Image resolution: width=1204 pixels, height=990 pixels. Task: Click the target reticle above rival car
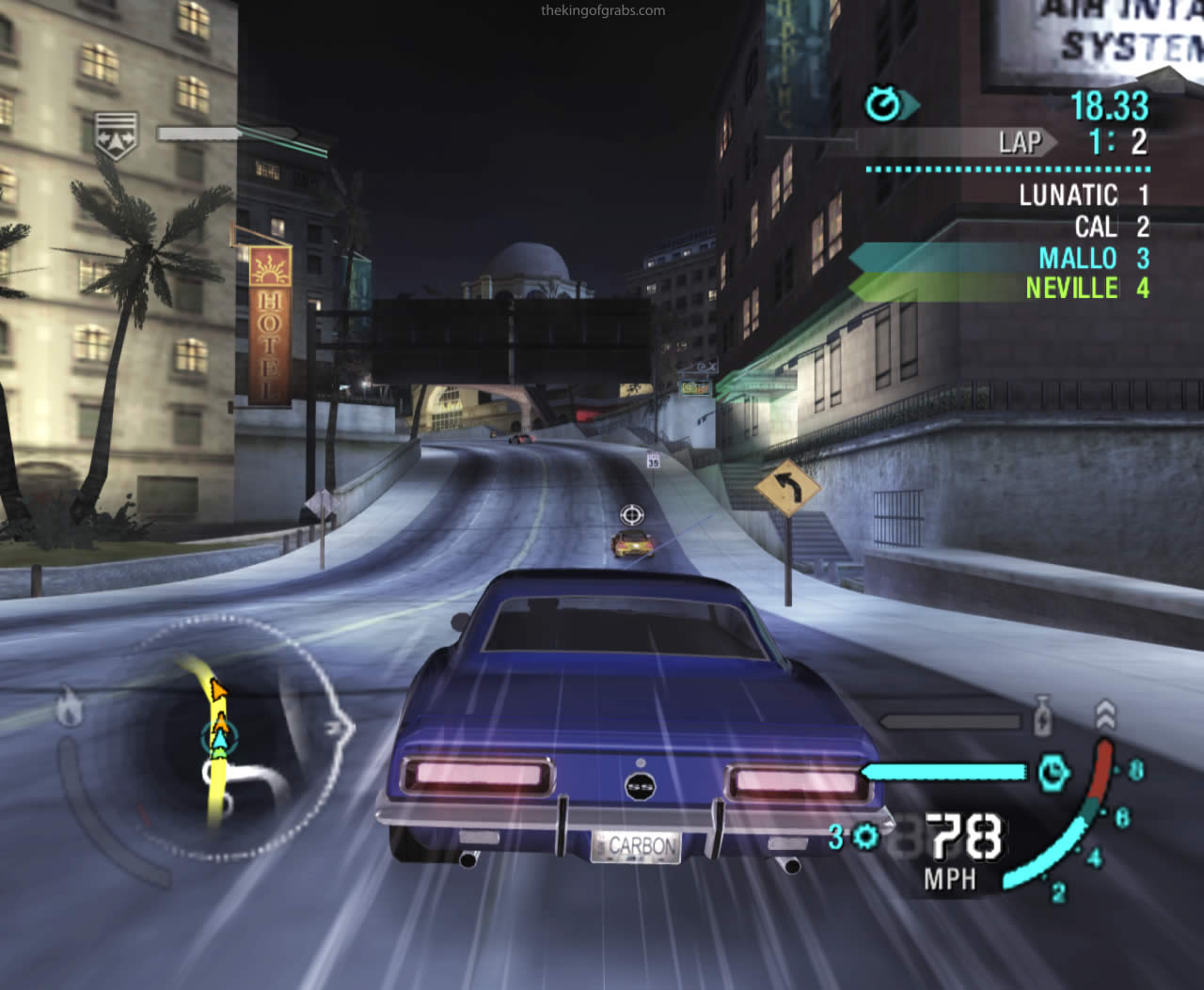(x=632, y=514)
